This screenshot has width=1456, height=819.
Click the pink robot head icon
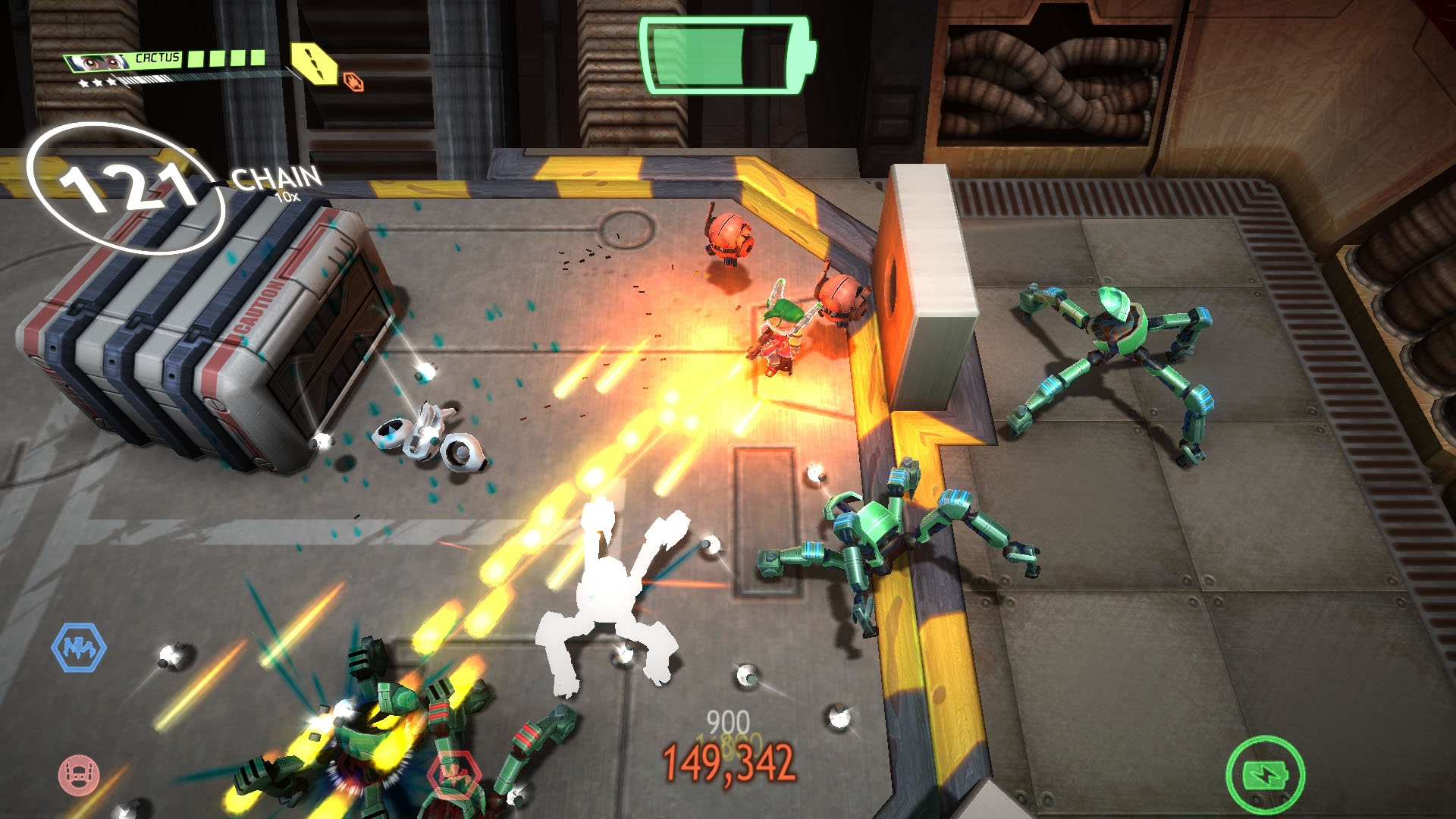pos(79,774)
